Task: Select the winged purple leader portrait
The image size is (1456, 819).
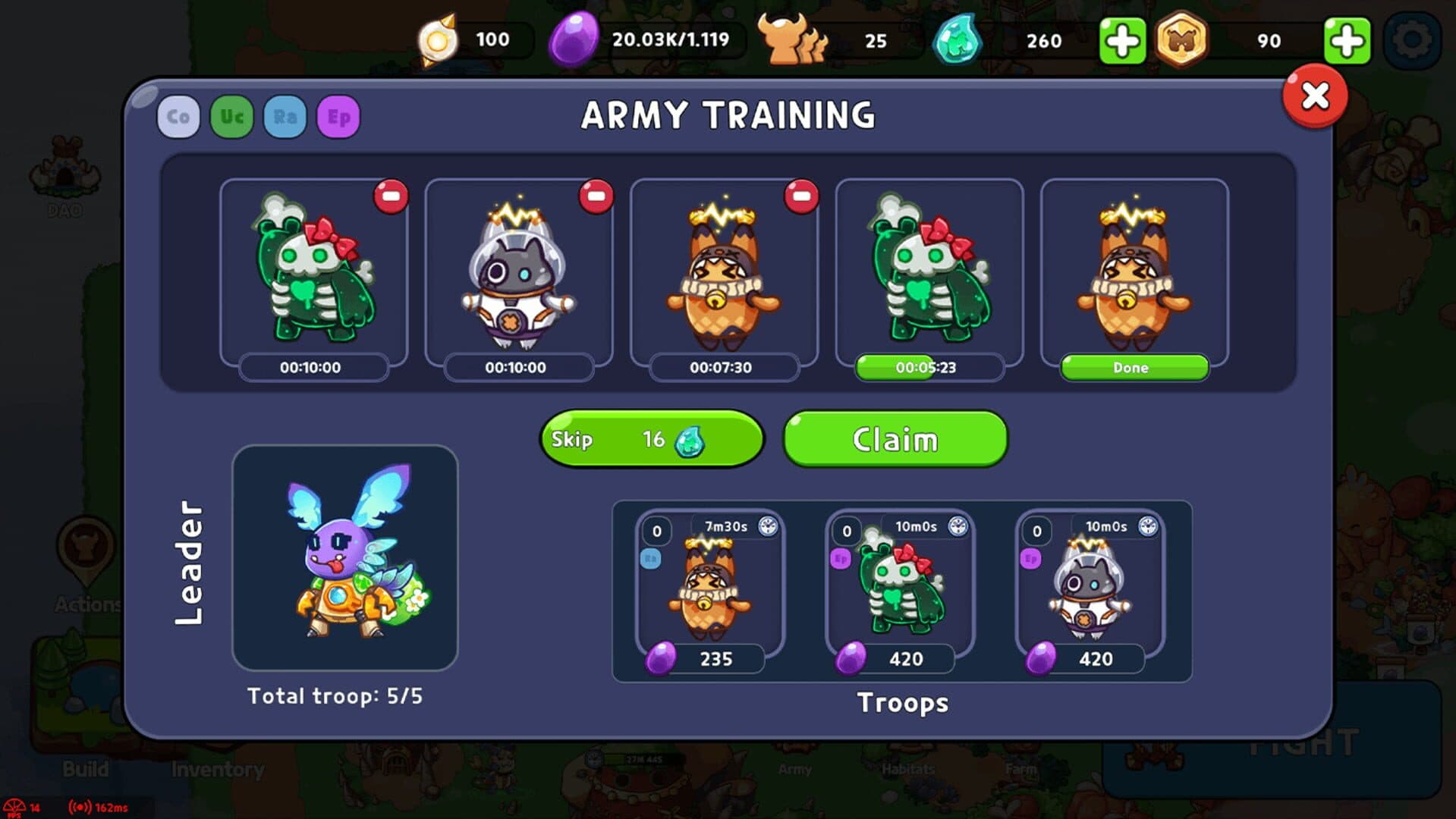Action: [x=345, y=557]
